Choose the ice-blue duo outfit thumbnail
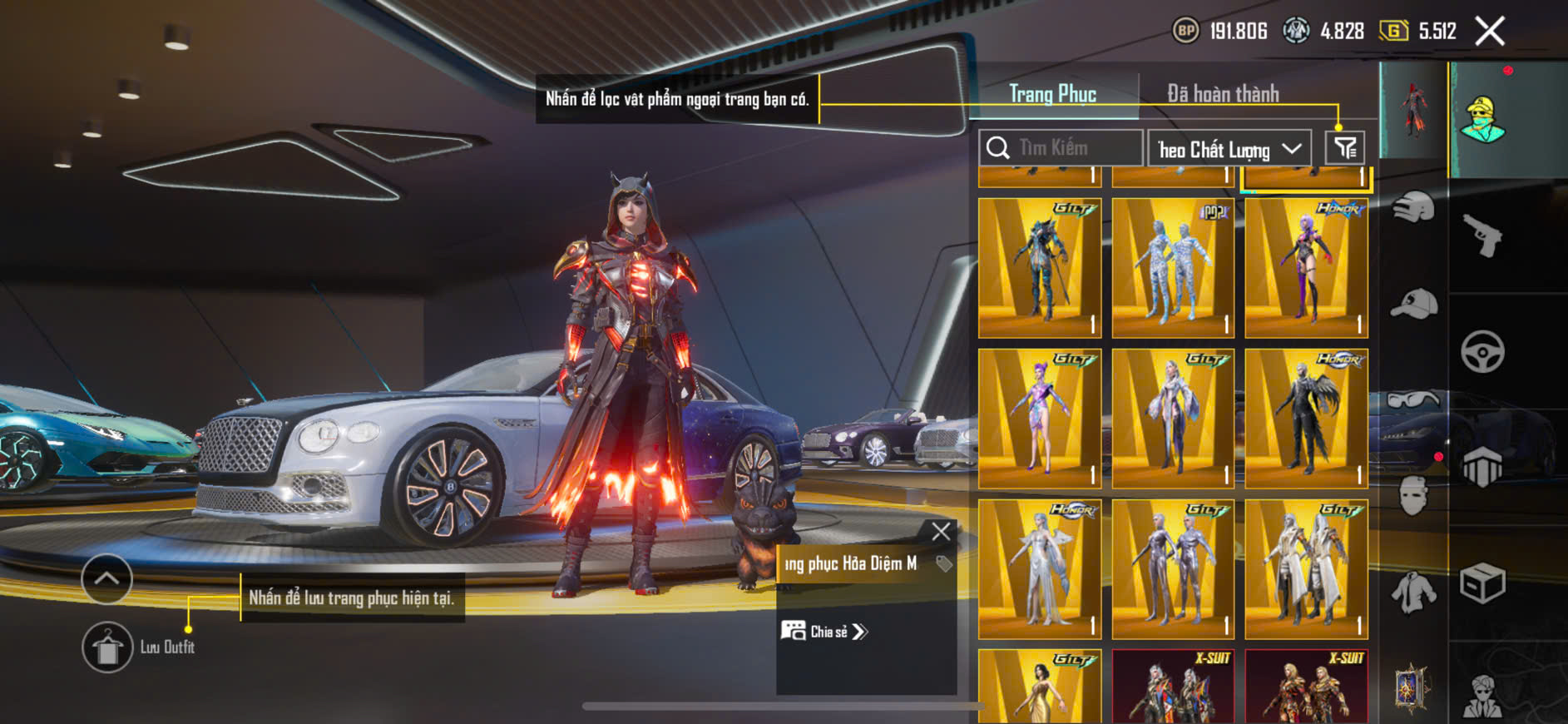 pos(1173,268)
